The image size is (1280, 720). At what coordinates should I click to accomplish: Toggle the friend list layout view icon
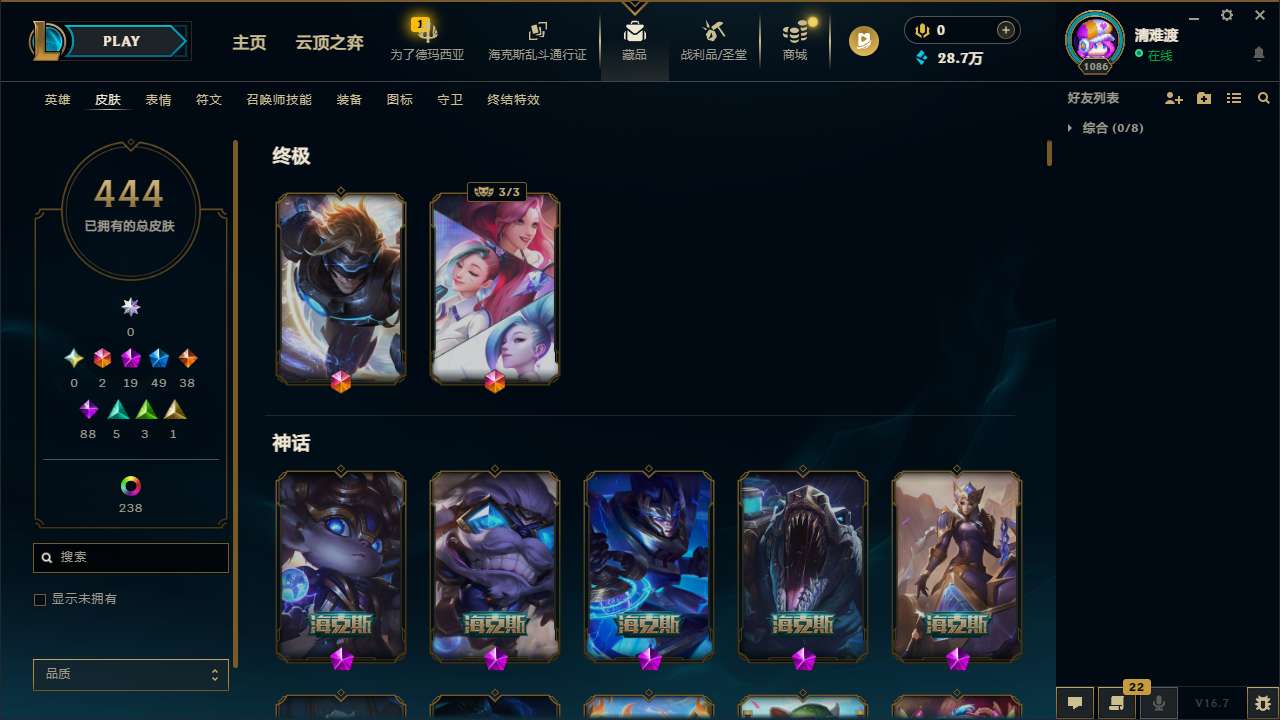point(1234,97)
